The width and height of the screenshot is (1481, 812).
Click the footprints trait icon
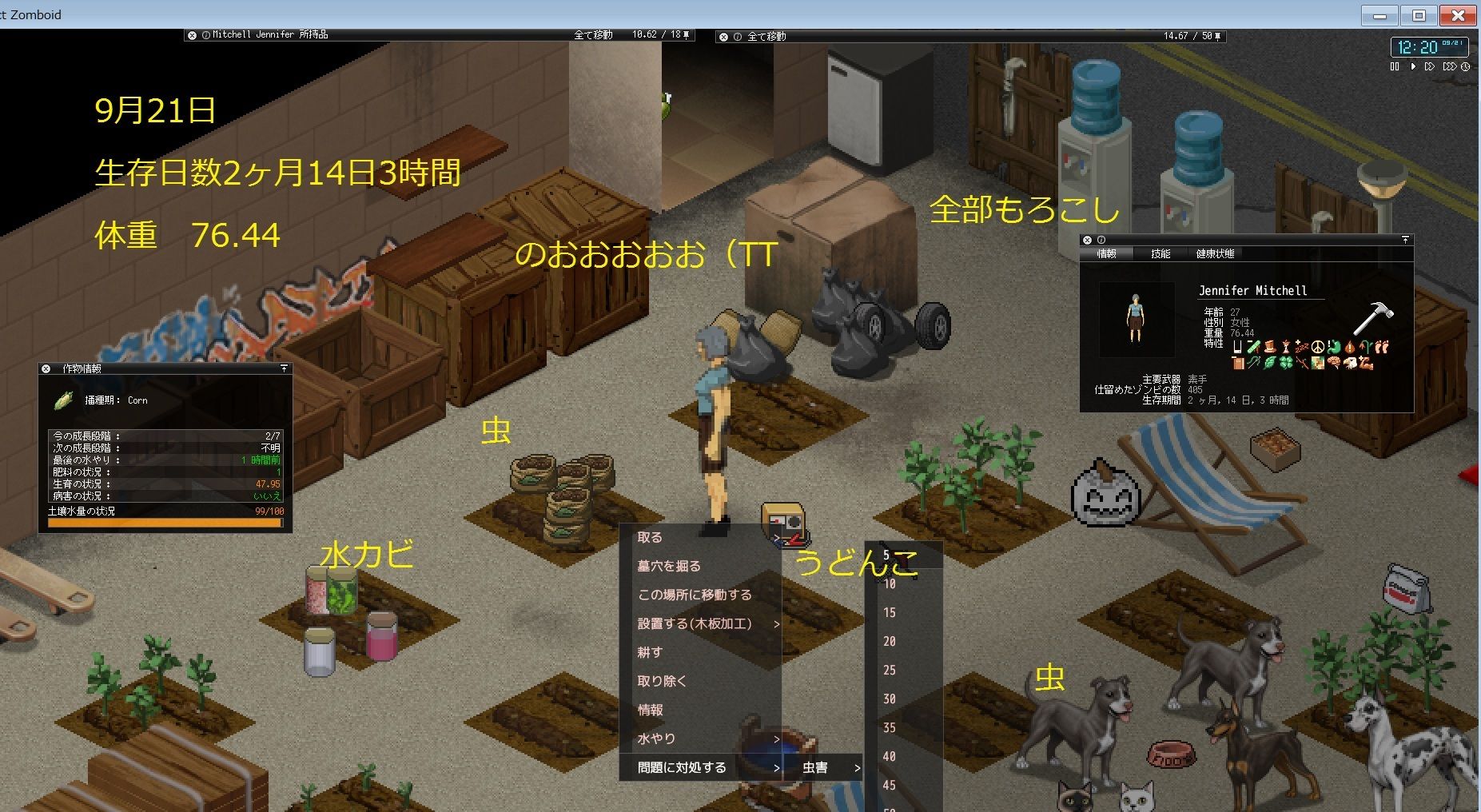[x=1380, y=347]
